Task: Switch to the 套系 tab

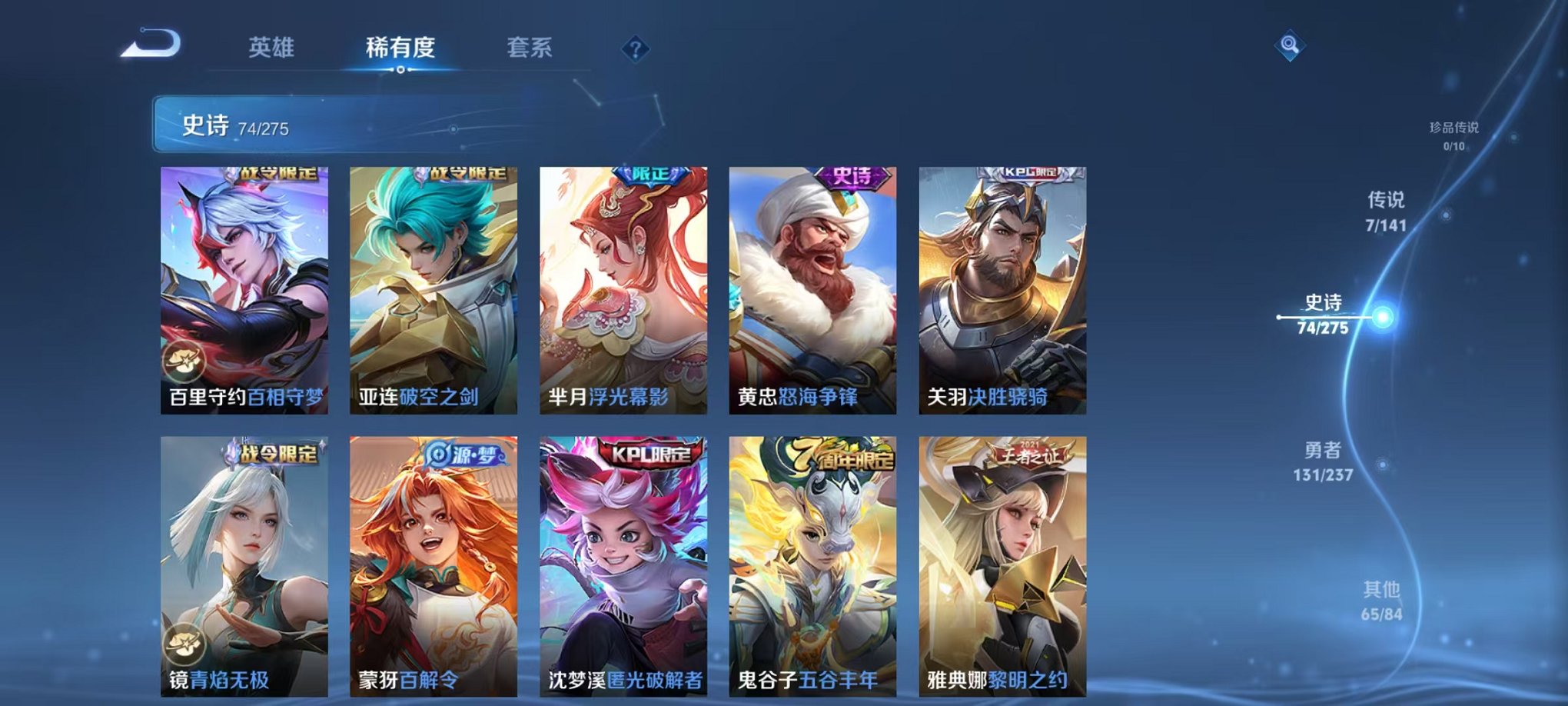Action: [x=530, y=46]
